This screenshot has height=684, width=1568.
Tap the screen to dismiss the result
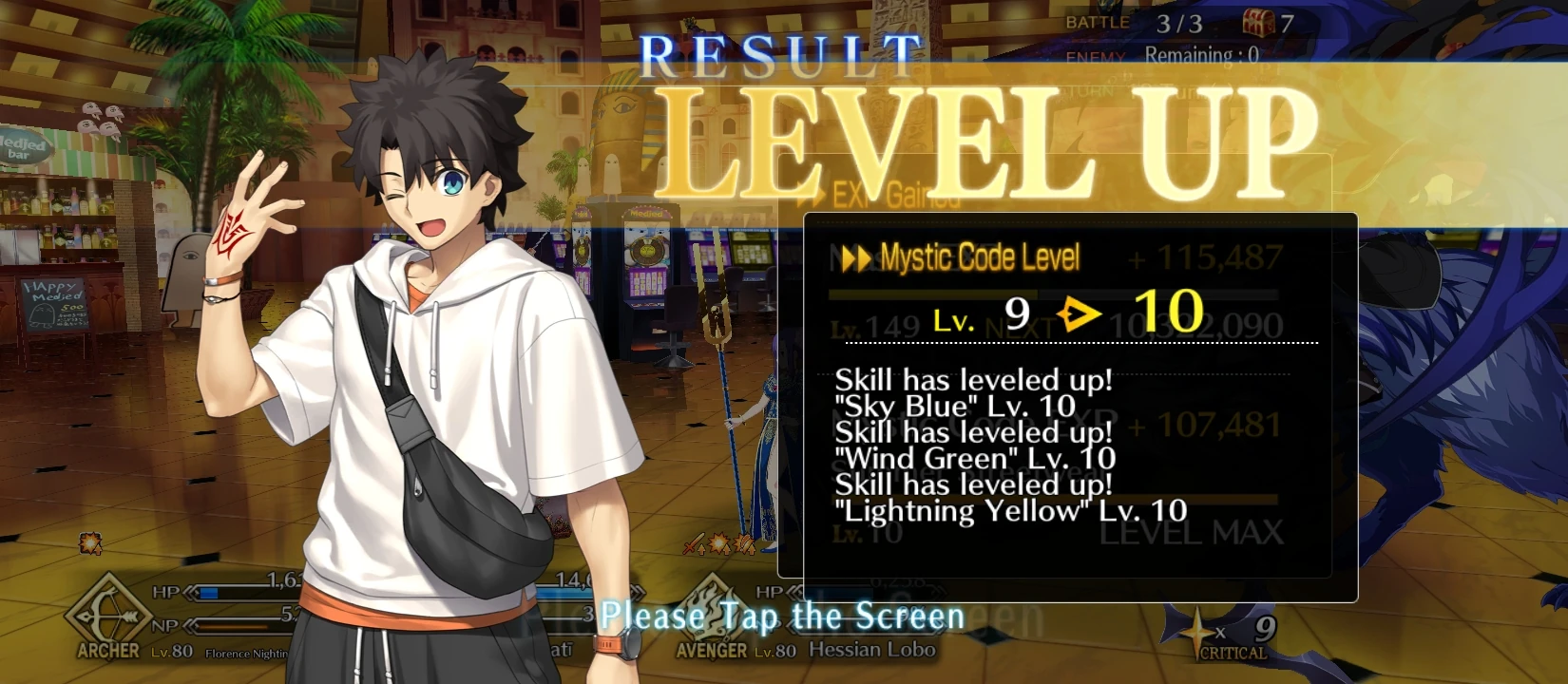pyautogui.click(x=783, y=616)
